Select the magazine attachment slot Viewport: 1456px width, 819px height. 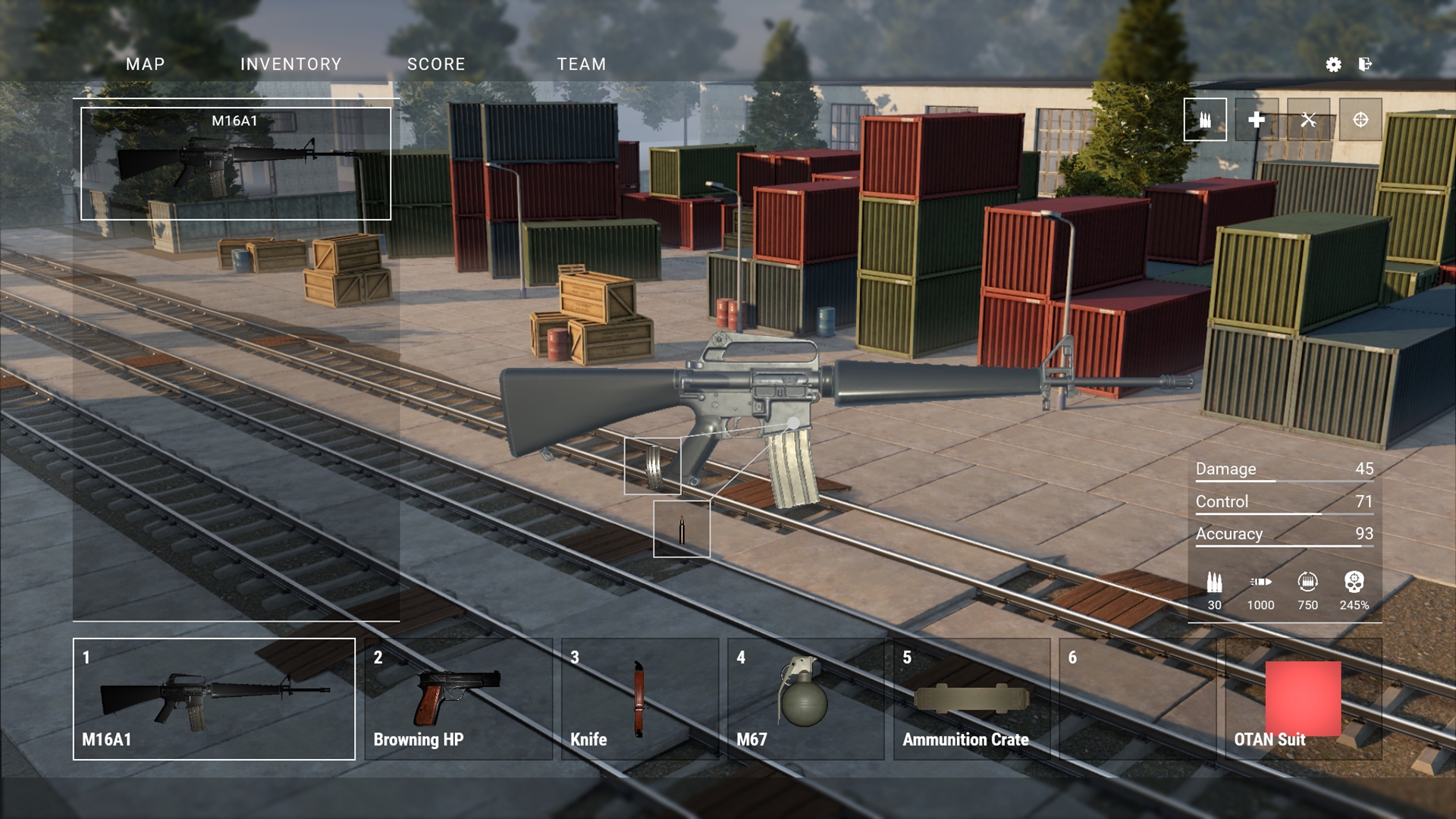[652, 466]
